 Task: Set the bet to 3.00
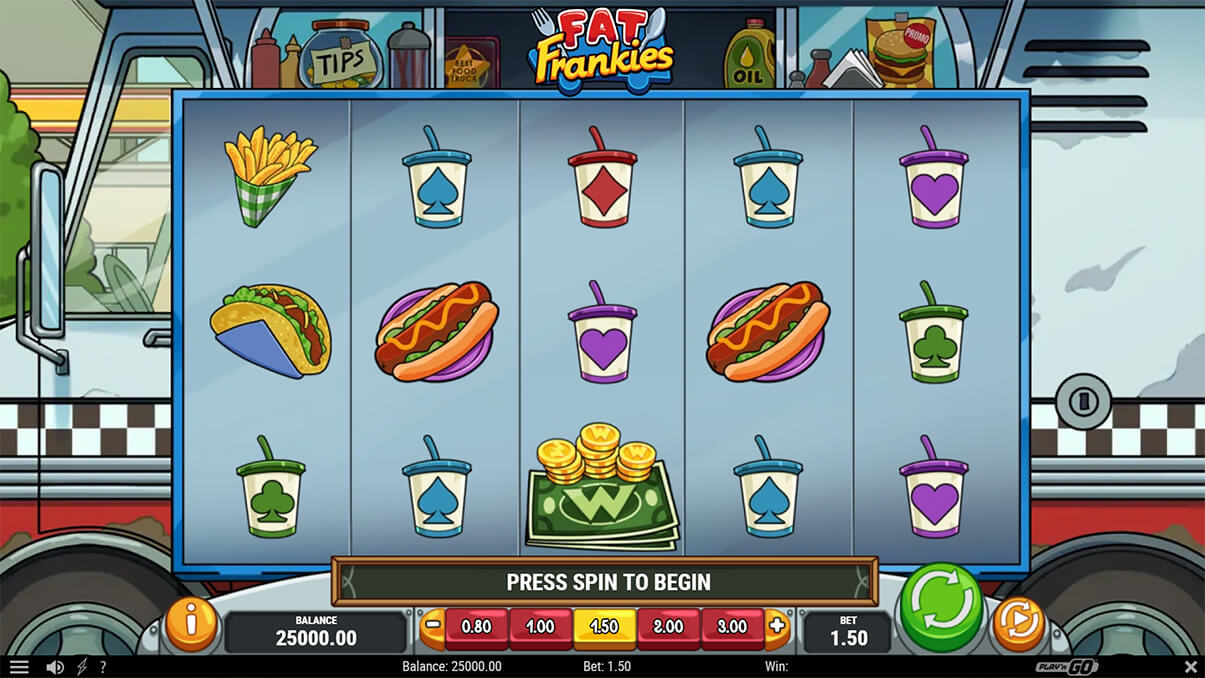732,628
